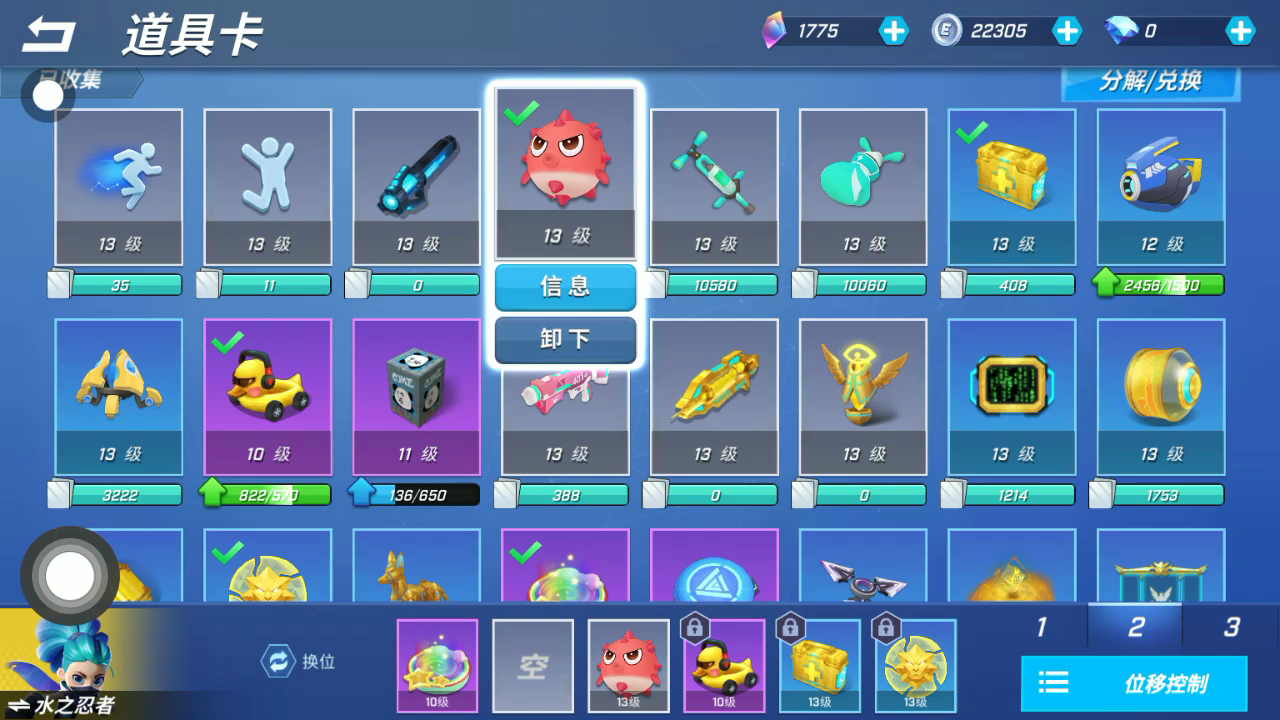Add more purple crystal currency
Image resolution: width=1280 pixels, height=720 pixels.
click(x=893, y=31)
